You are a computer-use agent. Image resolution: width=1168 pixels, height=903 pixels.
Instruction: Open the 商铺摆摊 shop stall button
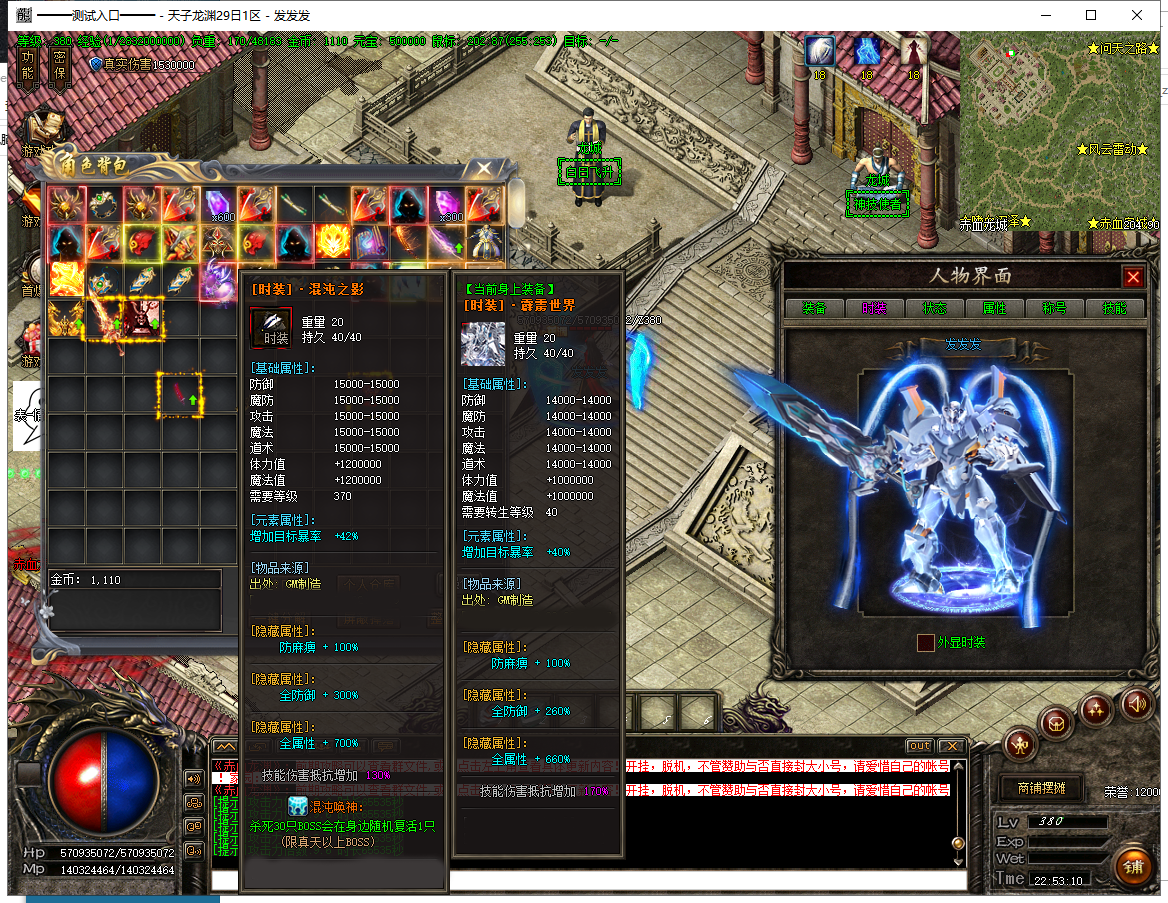click(1041, 788)
